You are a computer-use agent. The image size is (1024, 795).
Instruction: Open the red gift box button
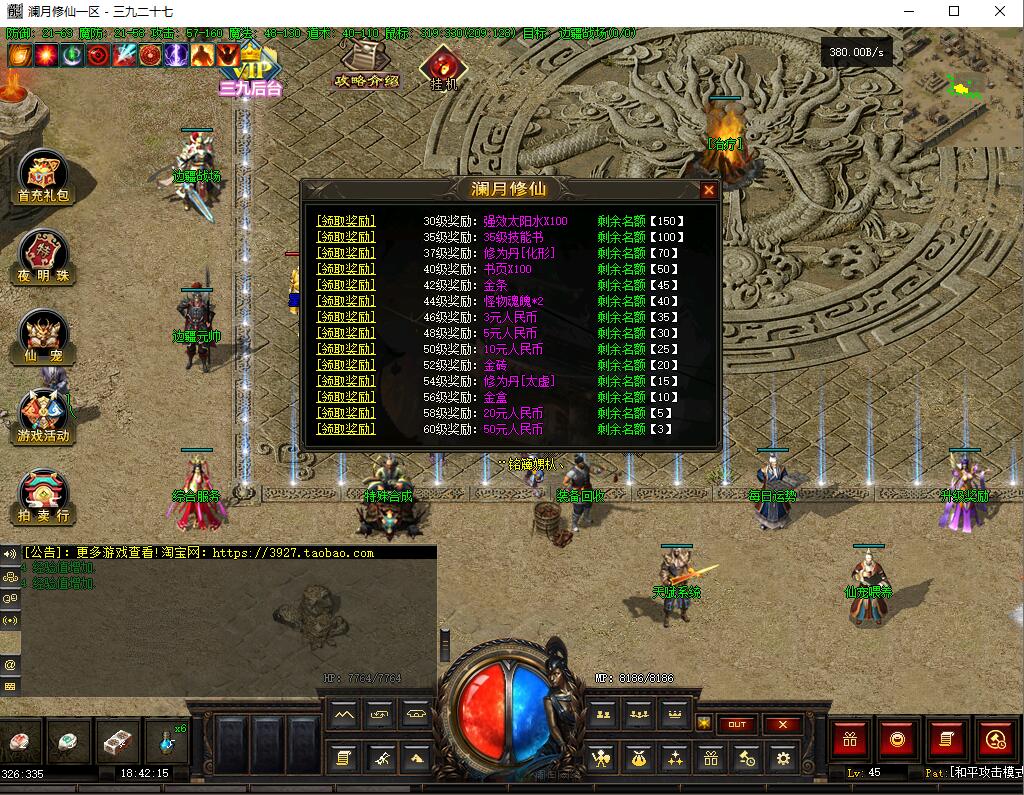[x=851, y=740]
